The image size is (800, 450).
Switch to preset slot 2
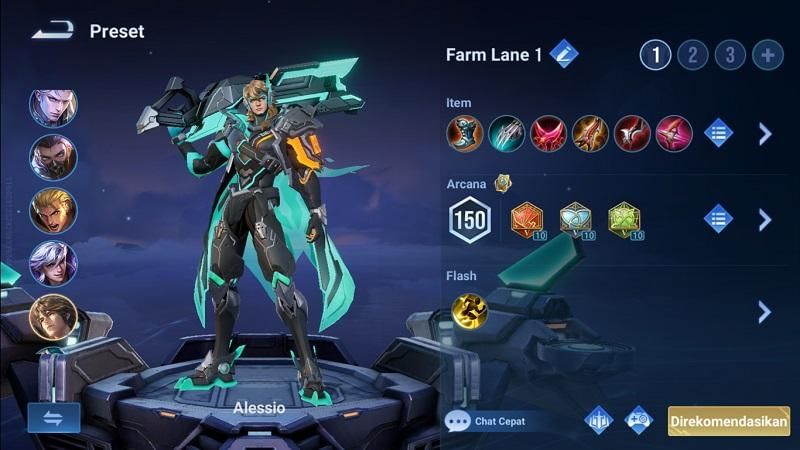(692, 55)
